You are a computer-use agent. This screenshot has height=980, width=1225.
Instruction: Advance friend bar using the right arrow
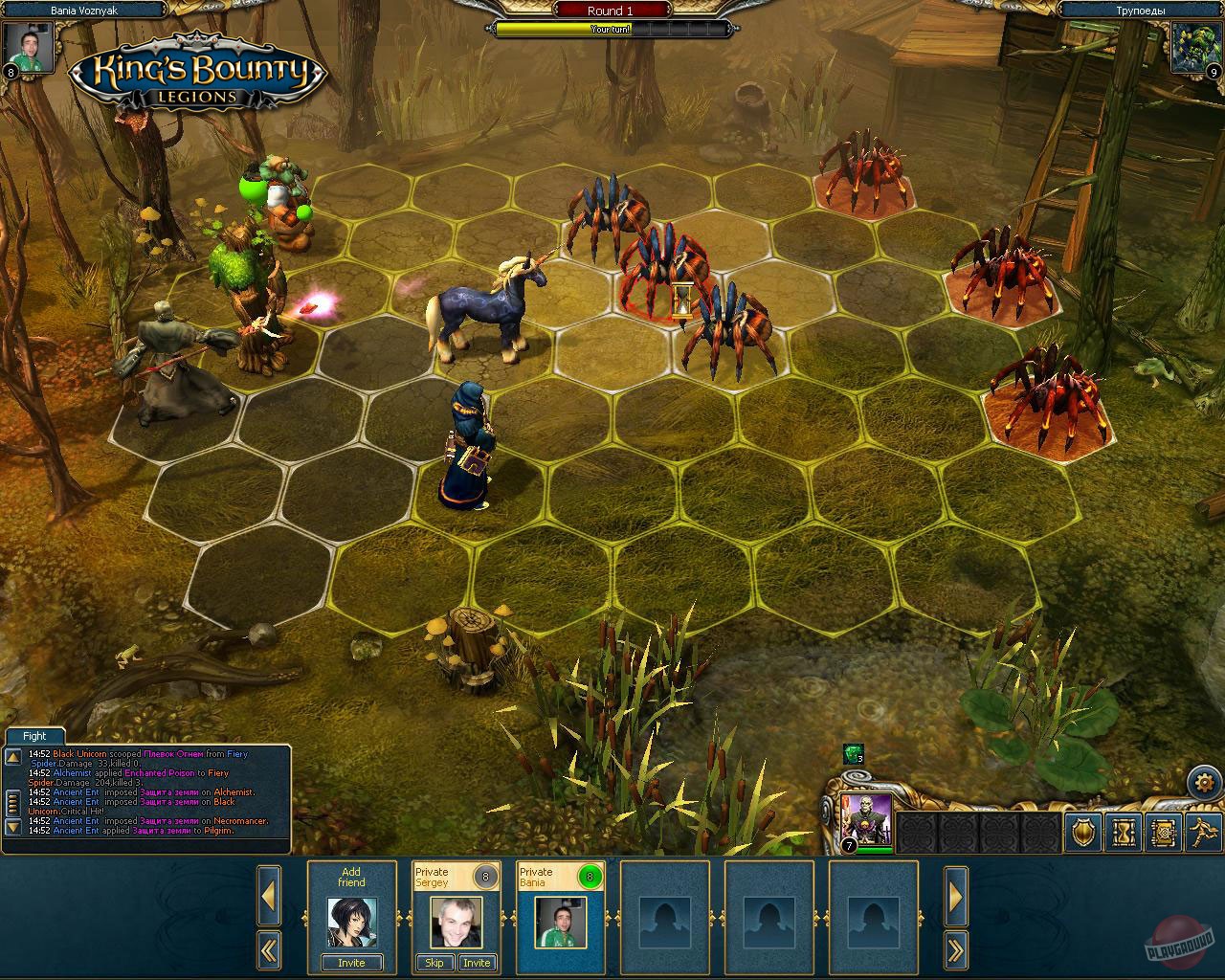955,894
